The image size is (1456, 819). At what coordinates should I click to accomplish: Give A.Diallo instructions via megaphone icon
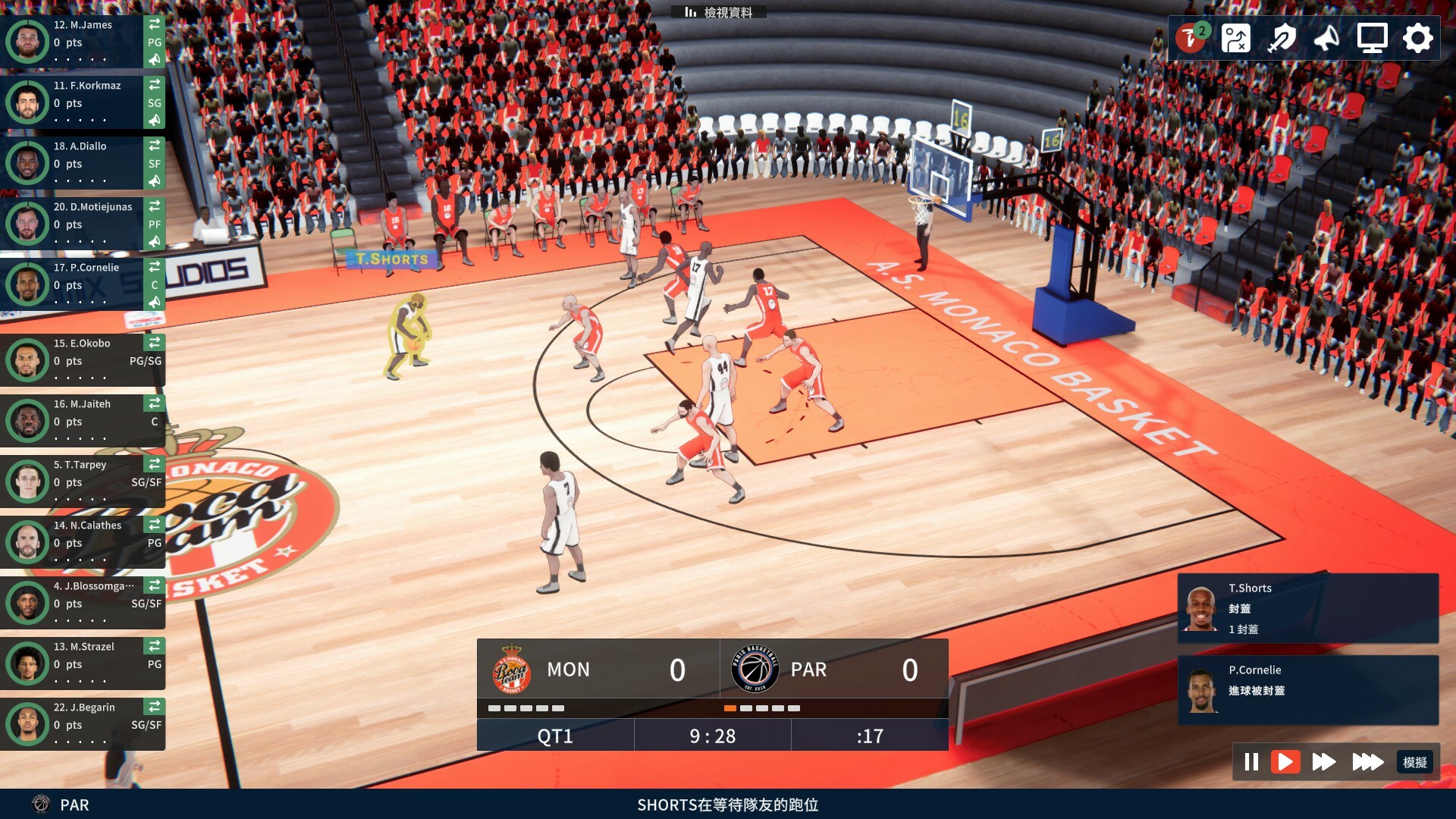(155, 180)
